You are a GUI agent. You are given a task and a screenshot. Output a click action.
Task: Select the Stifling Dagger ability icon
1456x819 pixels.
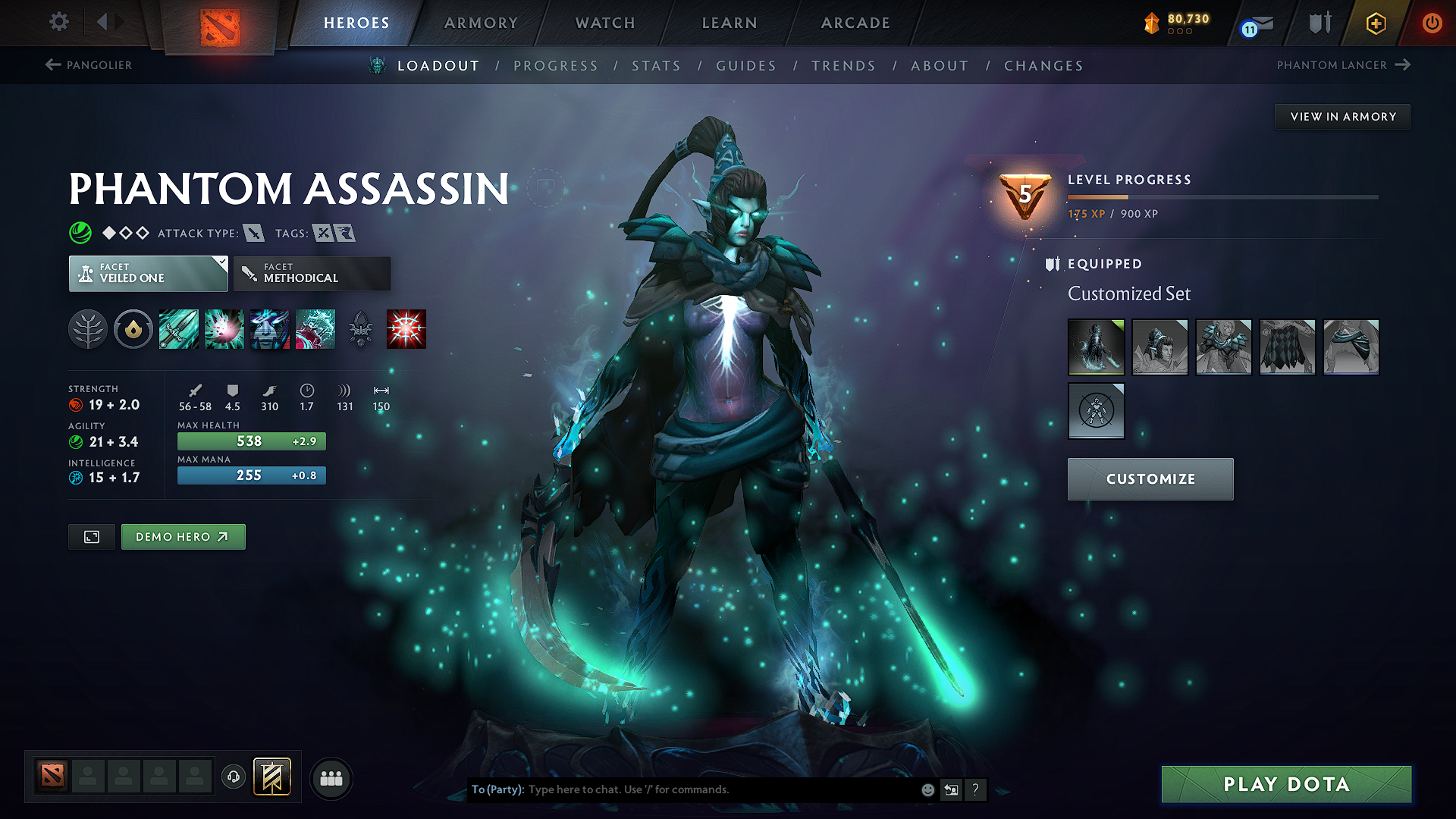point(179,329)
